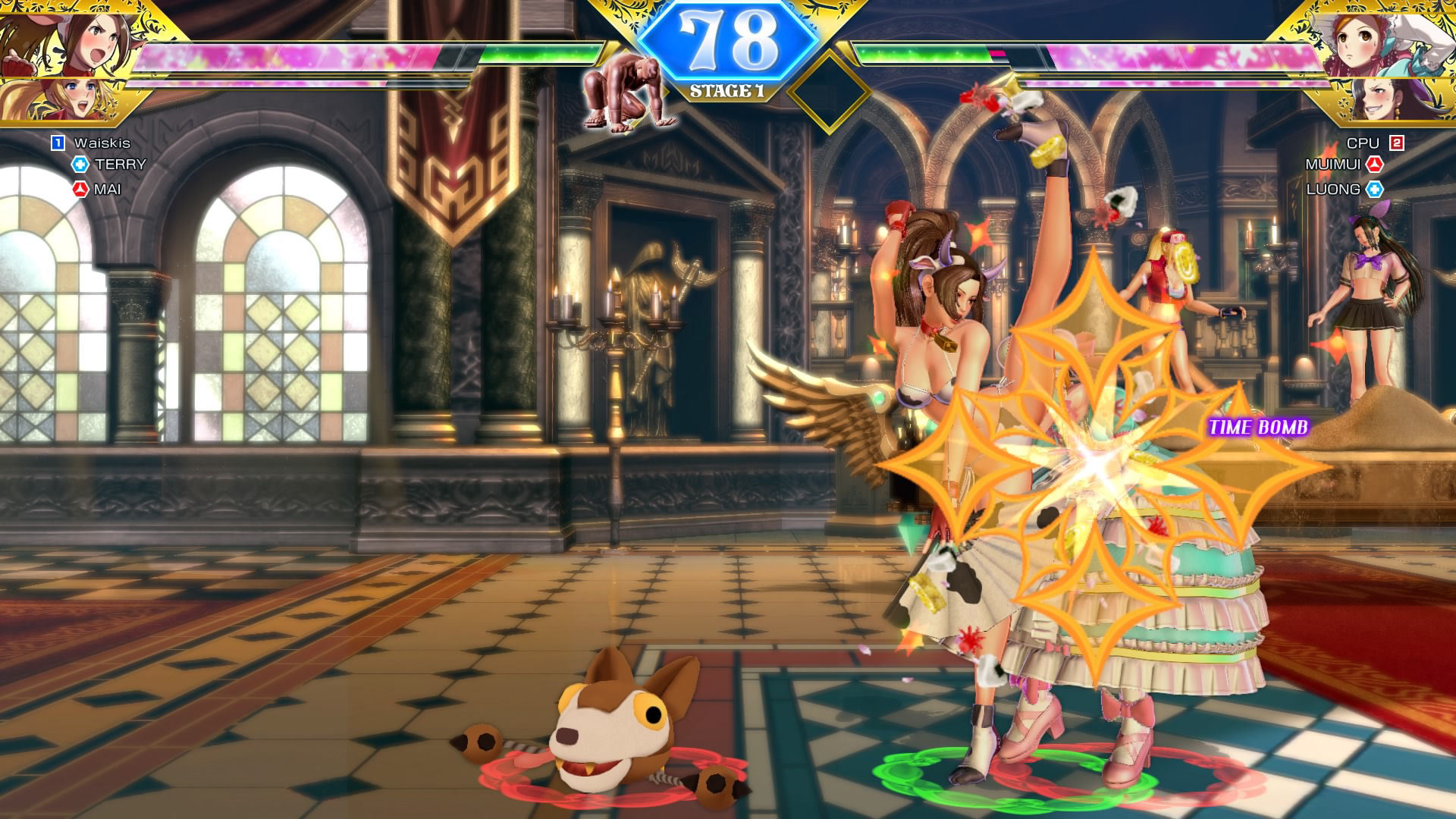Viewport: 1456px width, 819px height.
Task: Select the LUONG name label
Action: click(x=1333, y=190)
